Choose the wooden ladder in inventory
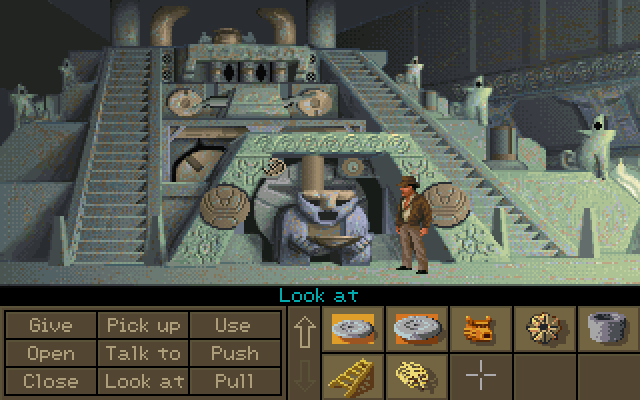Image resolution: width=640 pixels, height=400 pixels. coord(351,376)
